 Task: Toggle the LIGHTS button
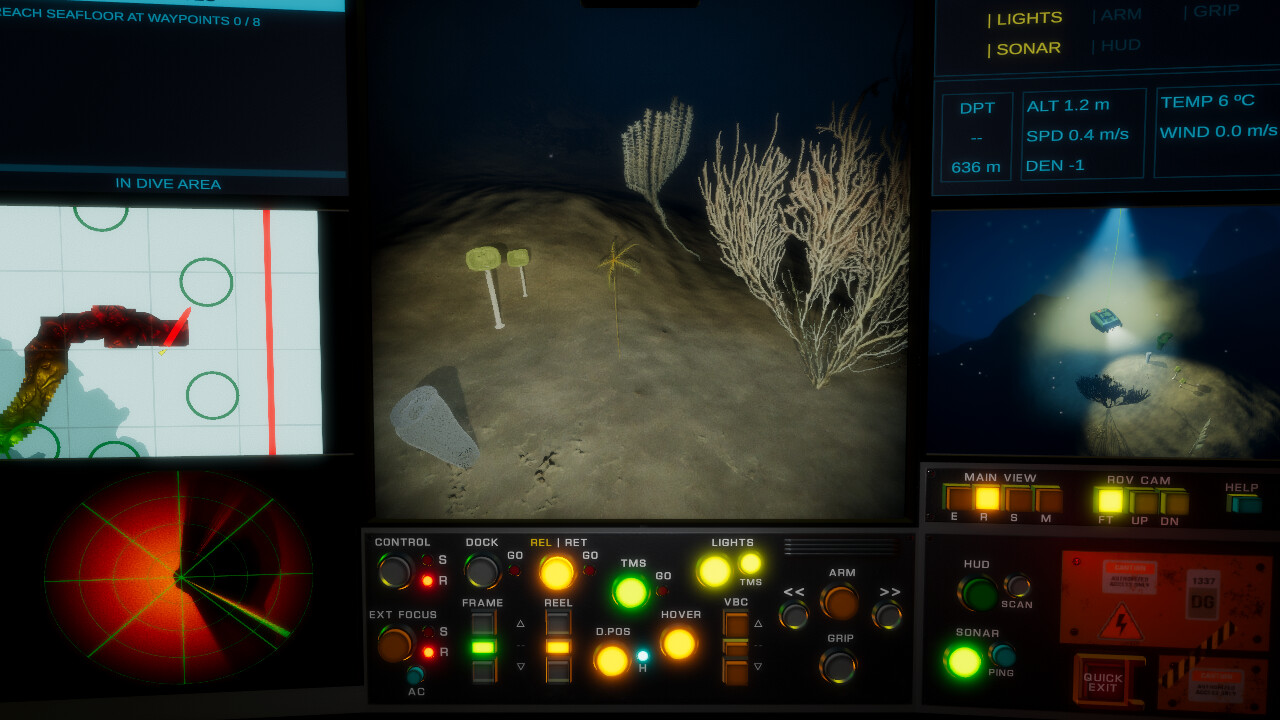point(712,569)
